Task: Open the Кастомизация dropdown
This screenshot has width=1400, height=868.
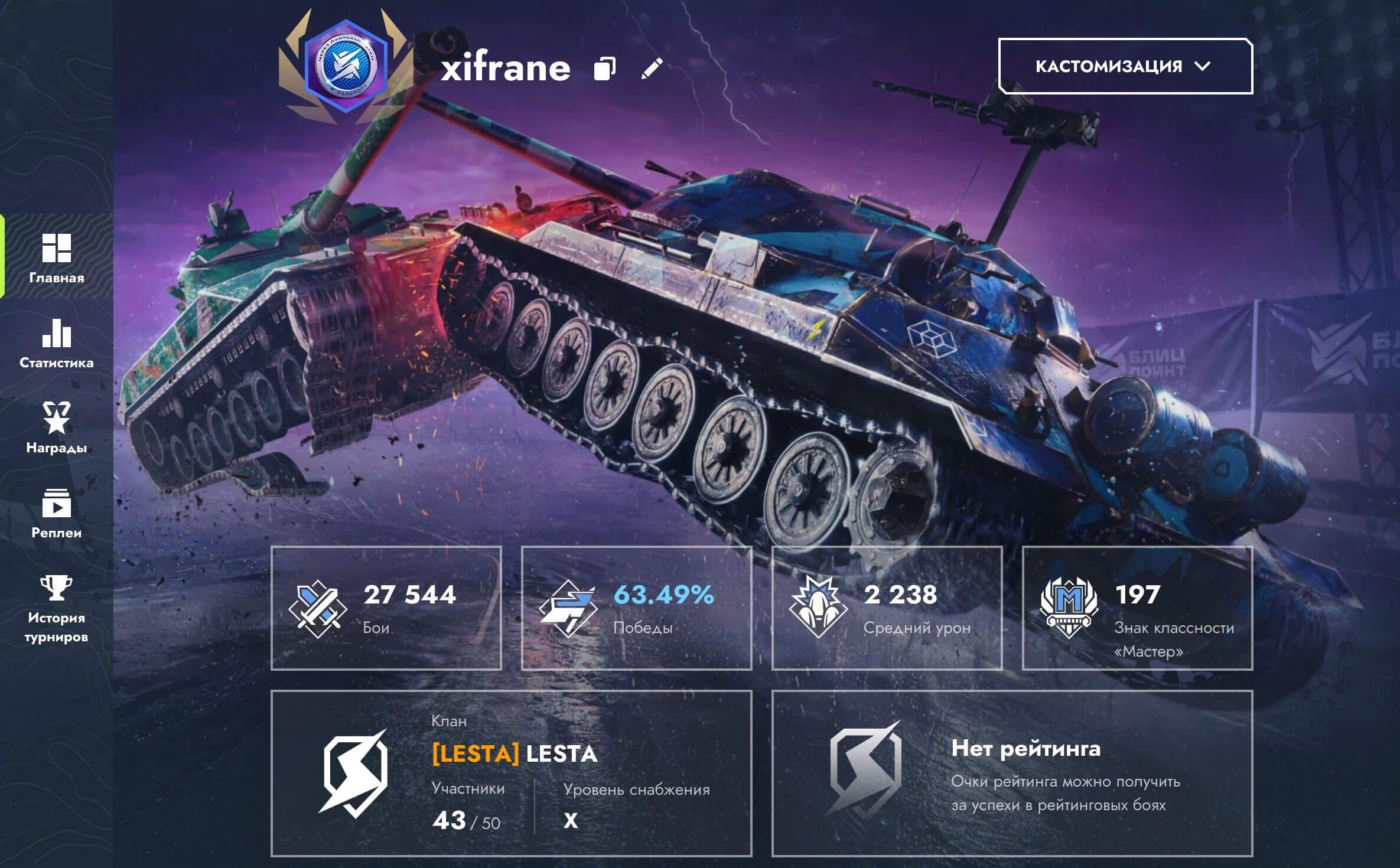Action: [1125, 66]
